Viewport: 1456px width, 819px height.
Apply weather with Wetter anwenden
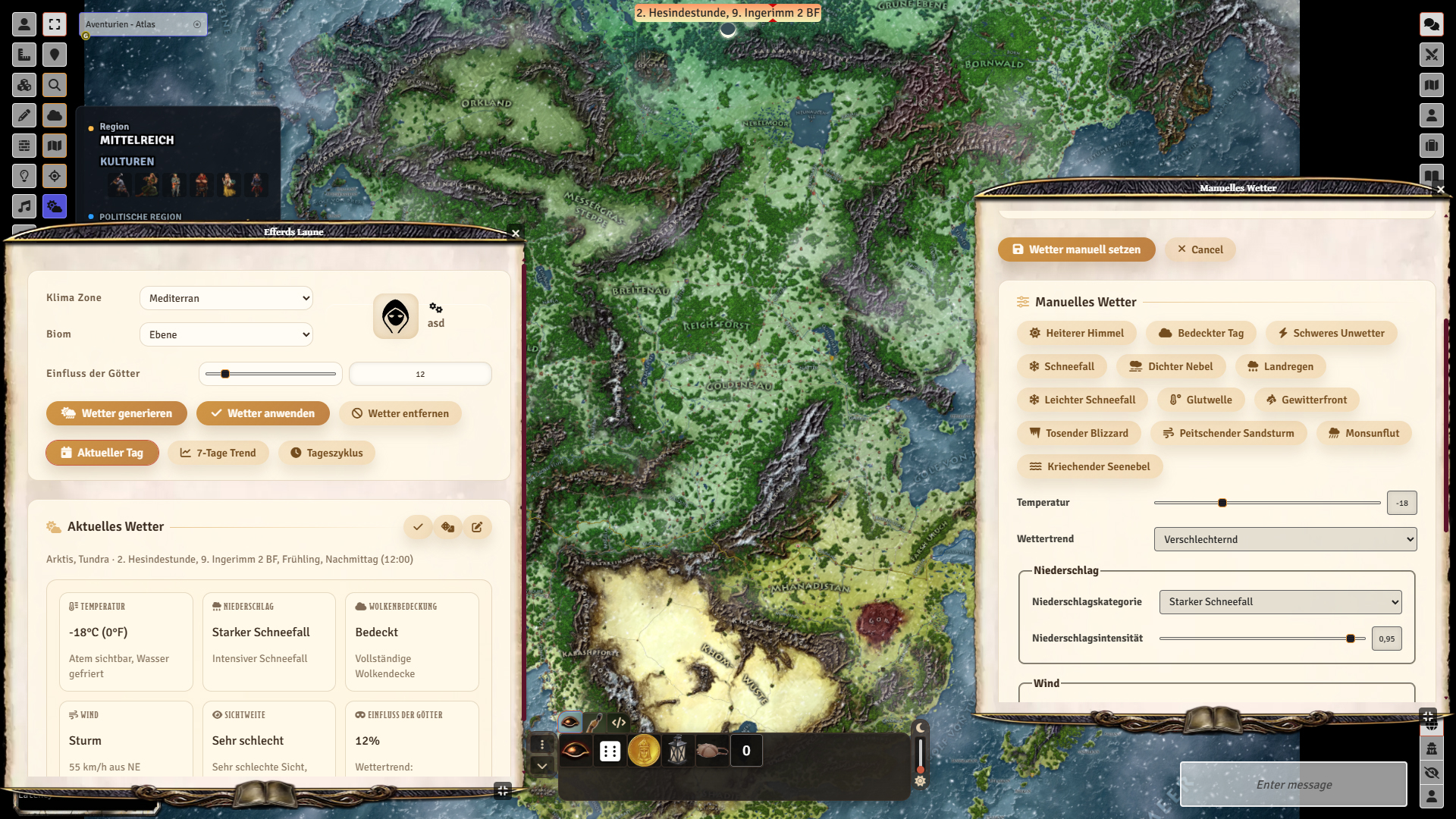point(262,413)
